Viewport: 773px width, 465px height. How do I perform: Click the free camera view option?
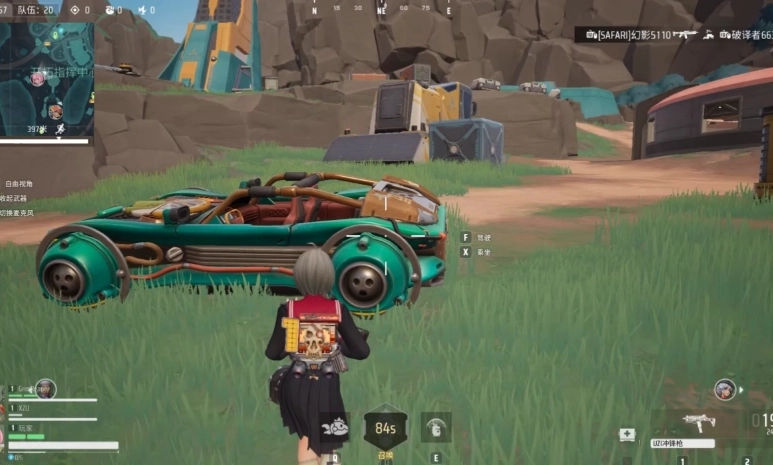pyautogui.click(x=18, y=184)
